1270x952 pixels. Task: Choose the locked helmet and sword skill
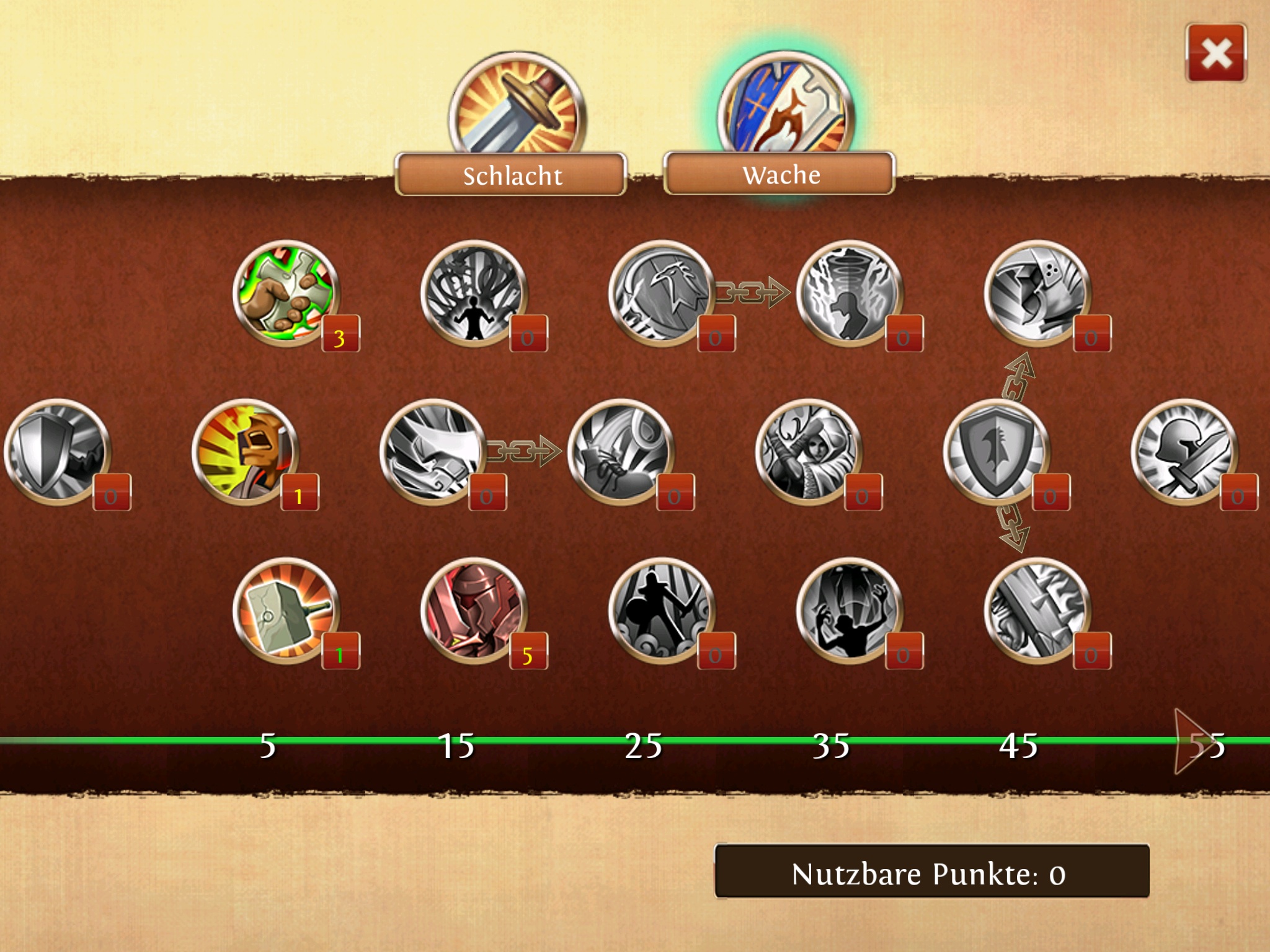pyautogui.click(x=1185, y=452)
